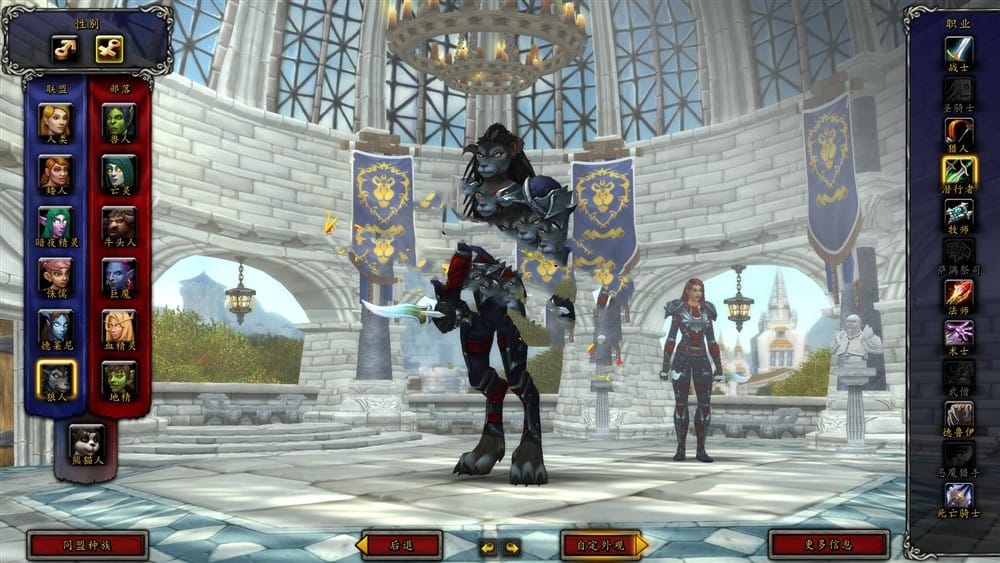Pick the Death Knight (死亡骑士) class
The width and height of the screenshot is (1000, 563).
coord(959,495)
